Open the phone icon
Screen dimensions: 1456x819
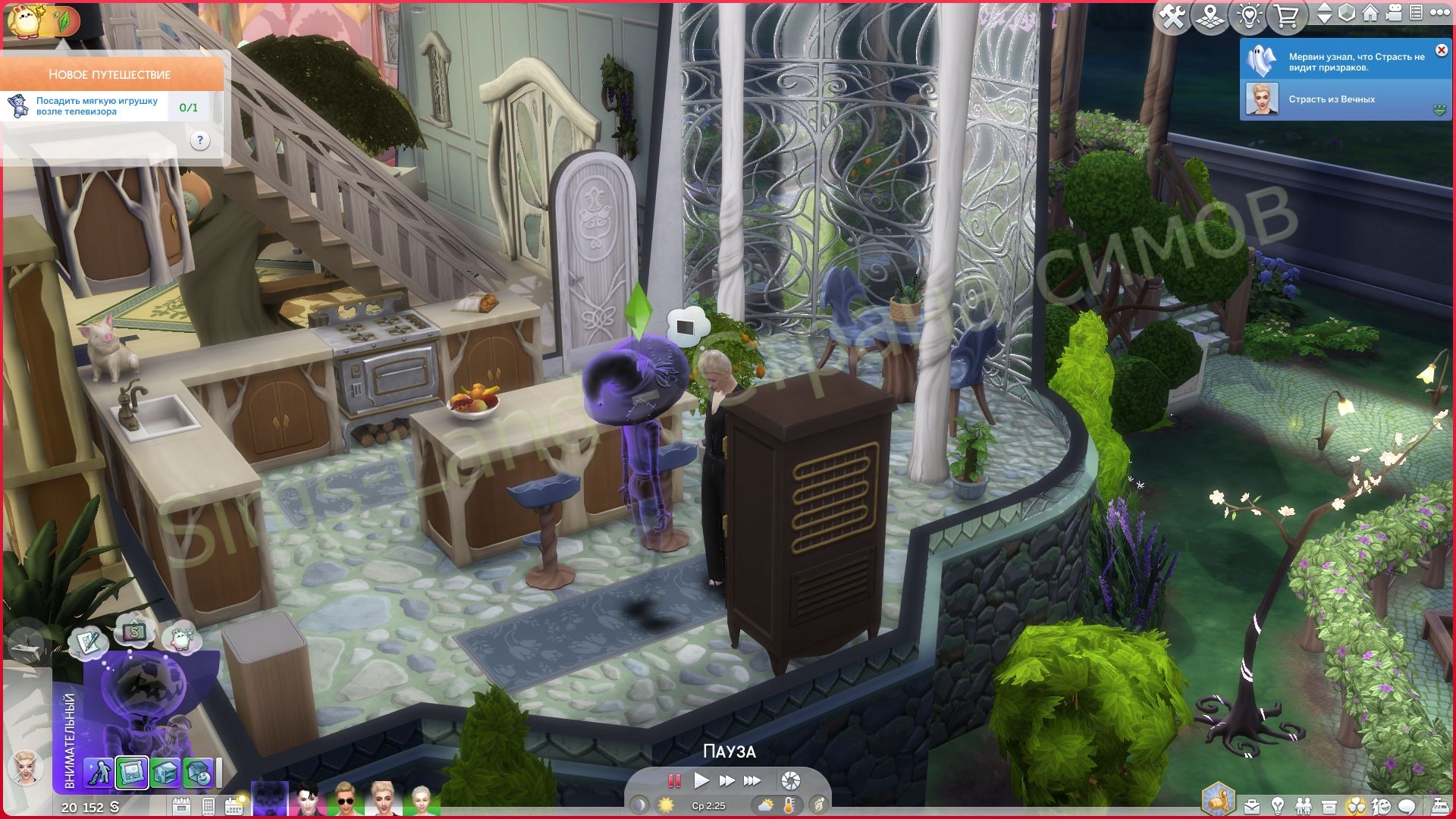[209, 805]
